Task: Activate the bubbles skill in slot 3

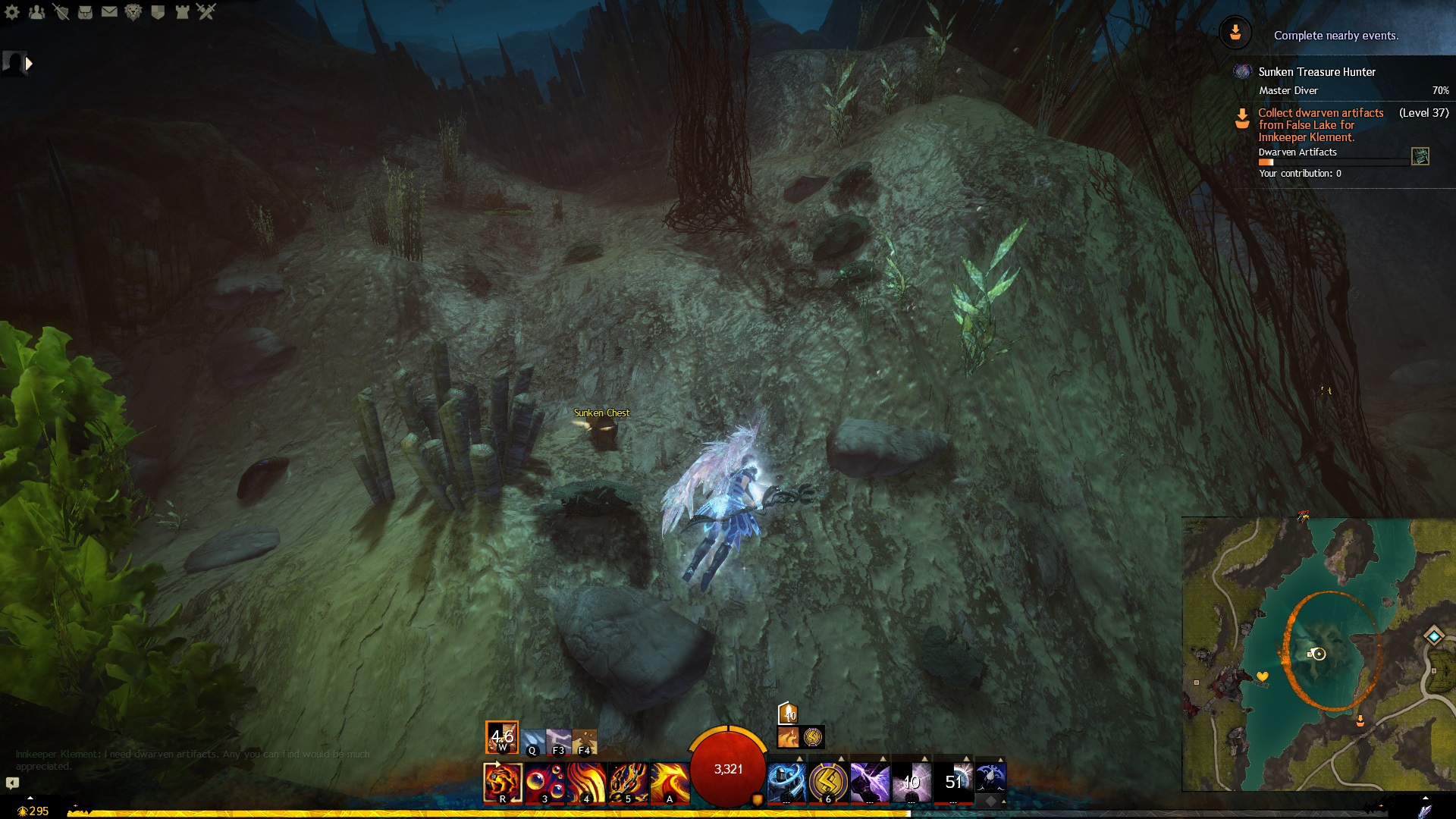Action: [x=544, y=782]
